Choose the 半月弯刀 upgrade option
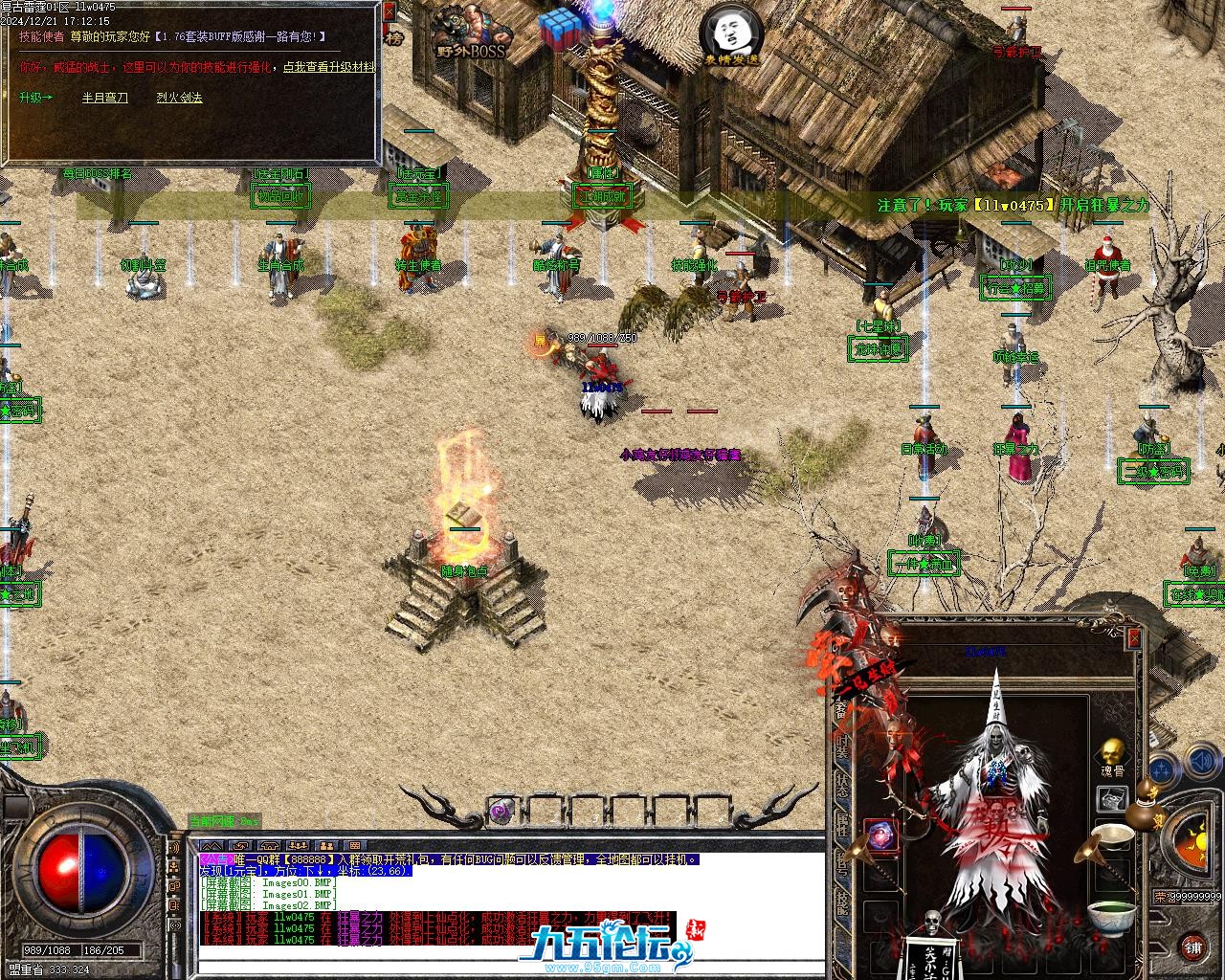Screen dimensions: 1225x980 click(x=104, y=98)
